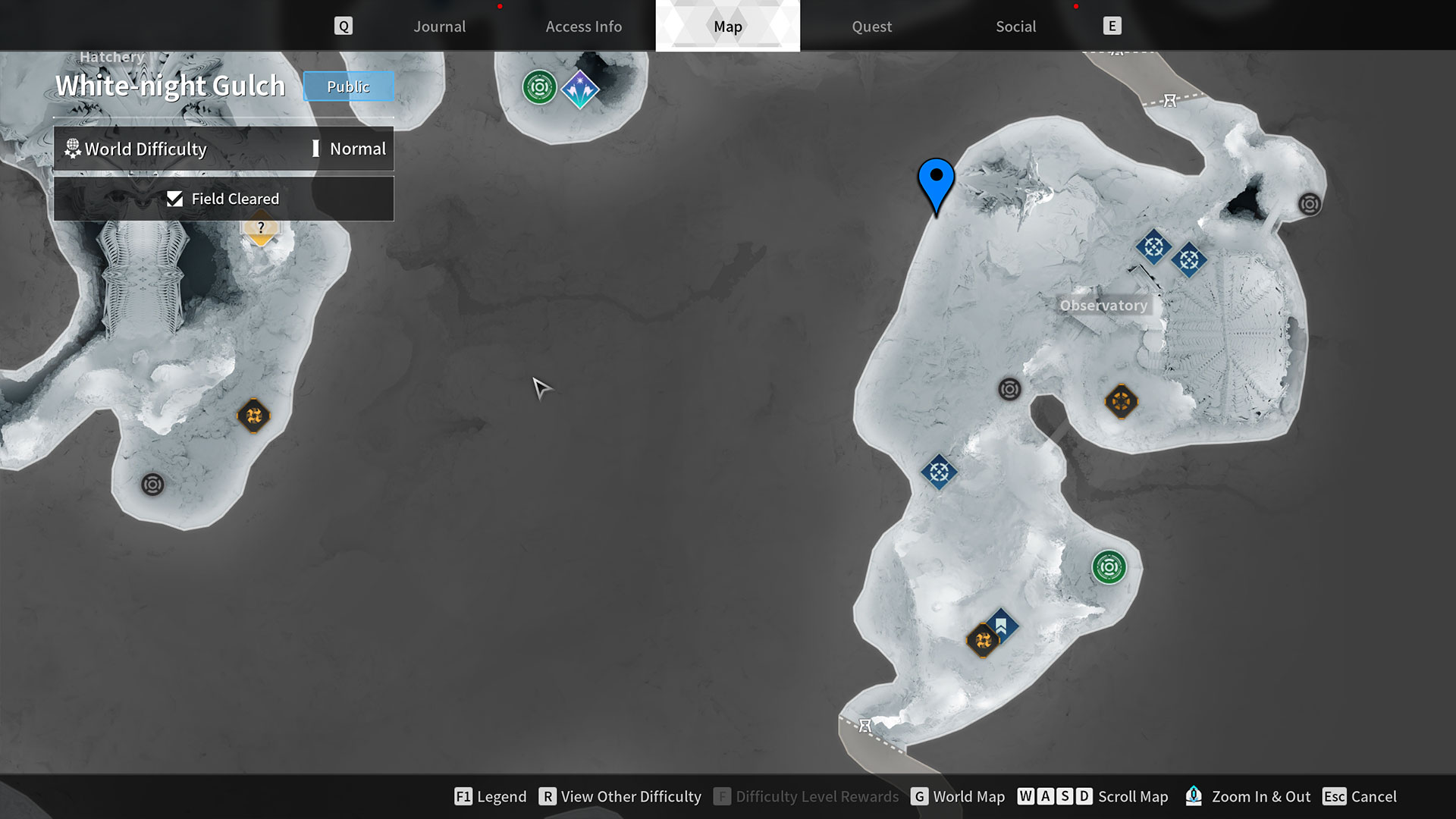The height and width of the screenshot is (819, 1456).
Task: Open the purple crystal icon beside the top green outpost
Action: pyautogui.click(x=580, y=89)
